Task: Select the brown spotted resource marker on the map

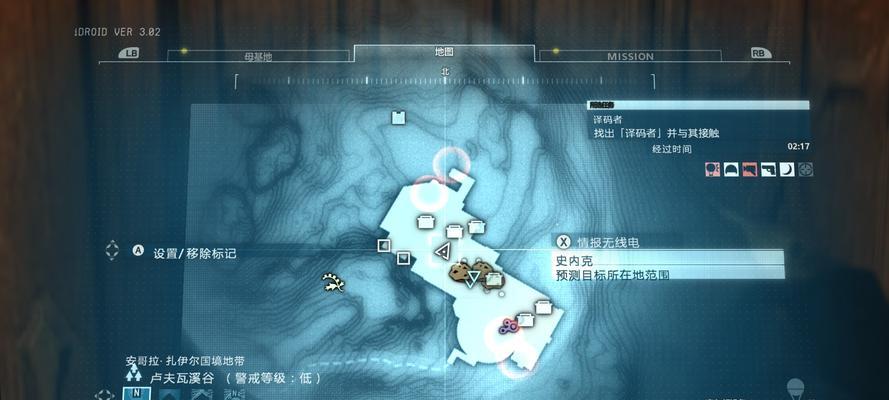Action: 470,271
